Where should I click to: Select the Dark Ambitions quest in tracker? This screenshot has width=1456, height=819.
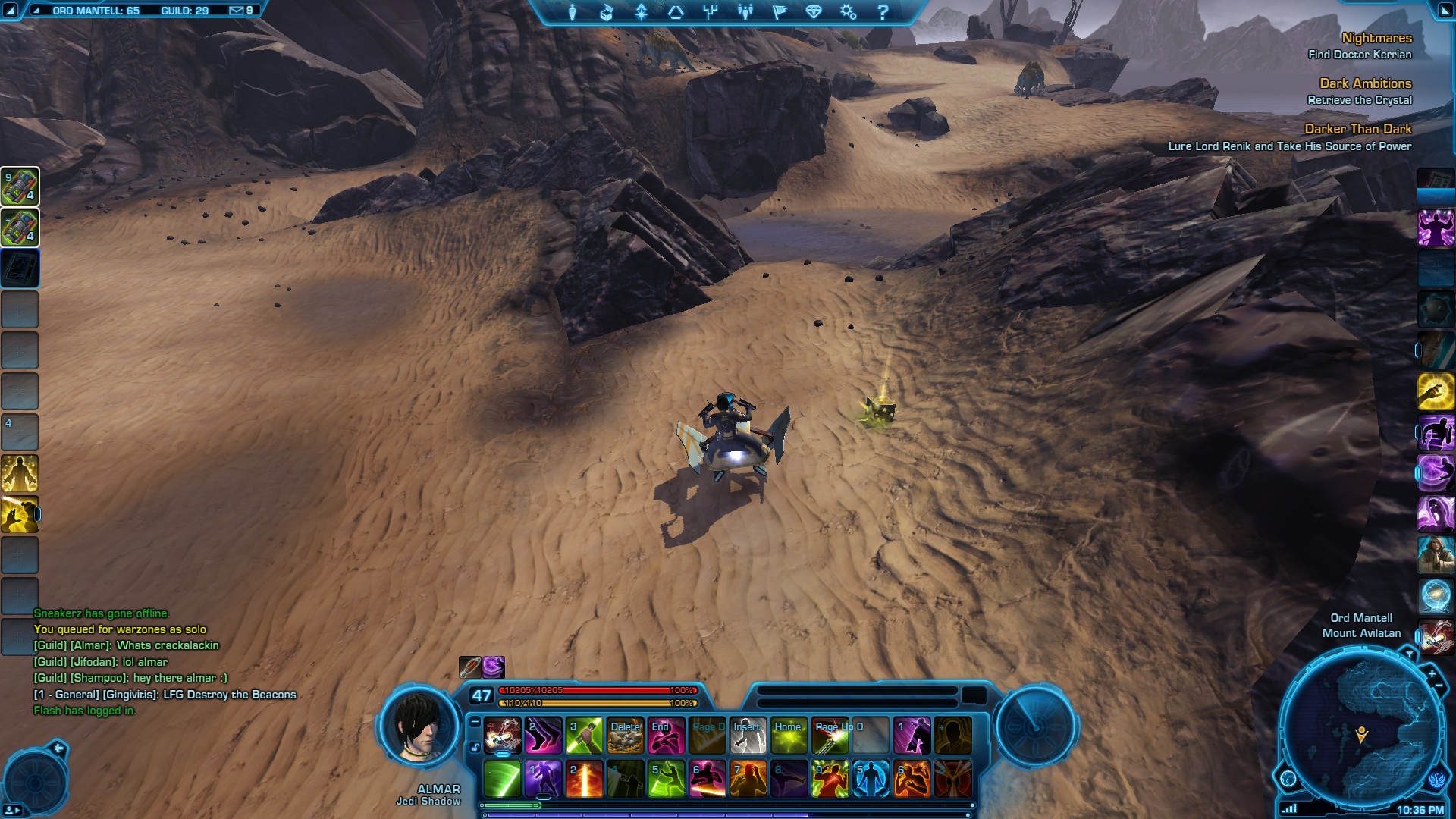[1365, 83]
